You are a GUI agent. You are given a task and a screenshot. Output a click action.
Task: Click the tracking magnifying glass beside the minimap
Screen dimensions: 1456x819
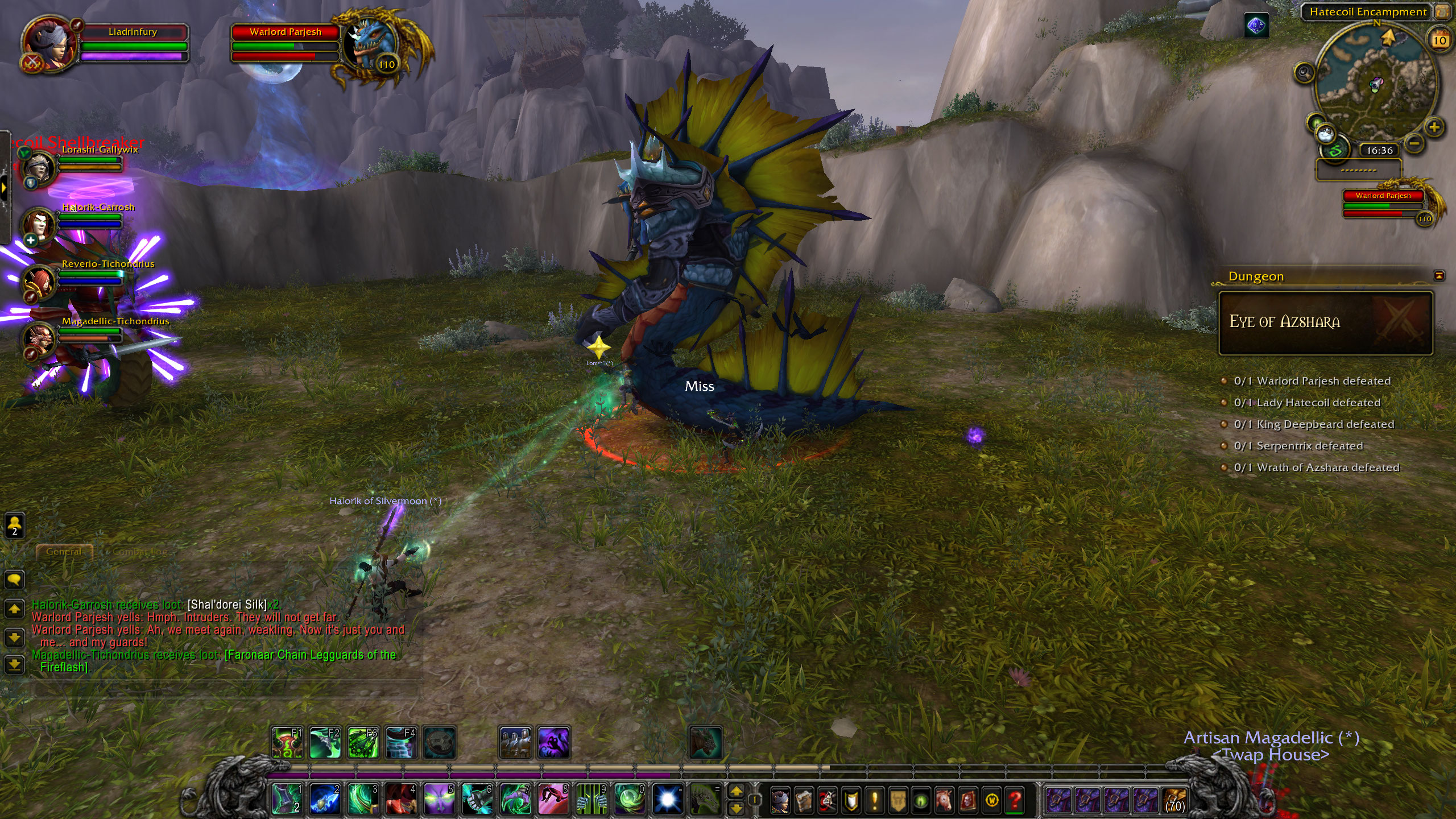(1304, 73)
